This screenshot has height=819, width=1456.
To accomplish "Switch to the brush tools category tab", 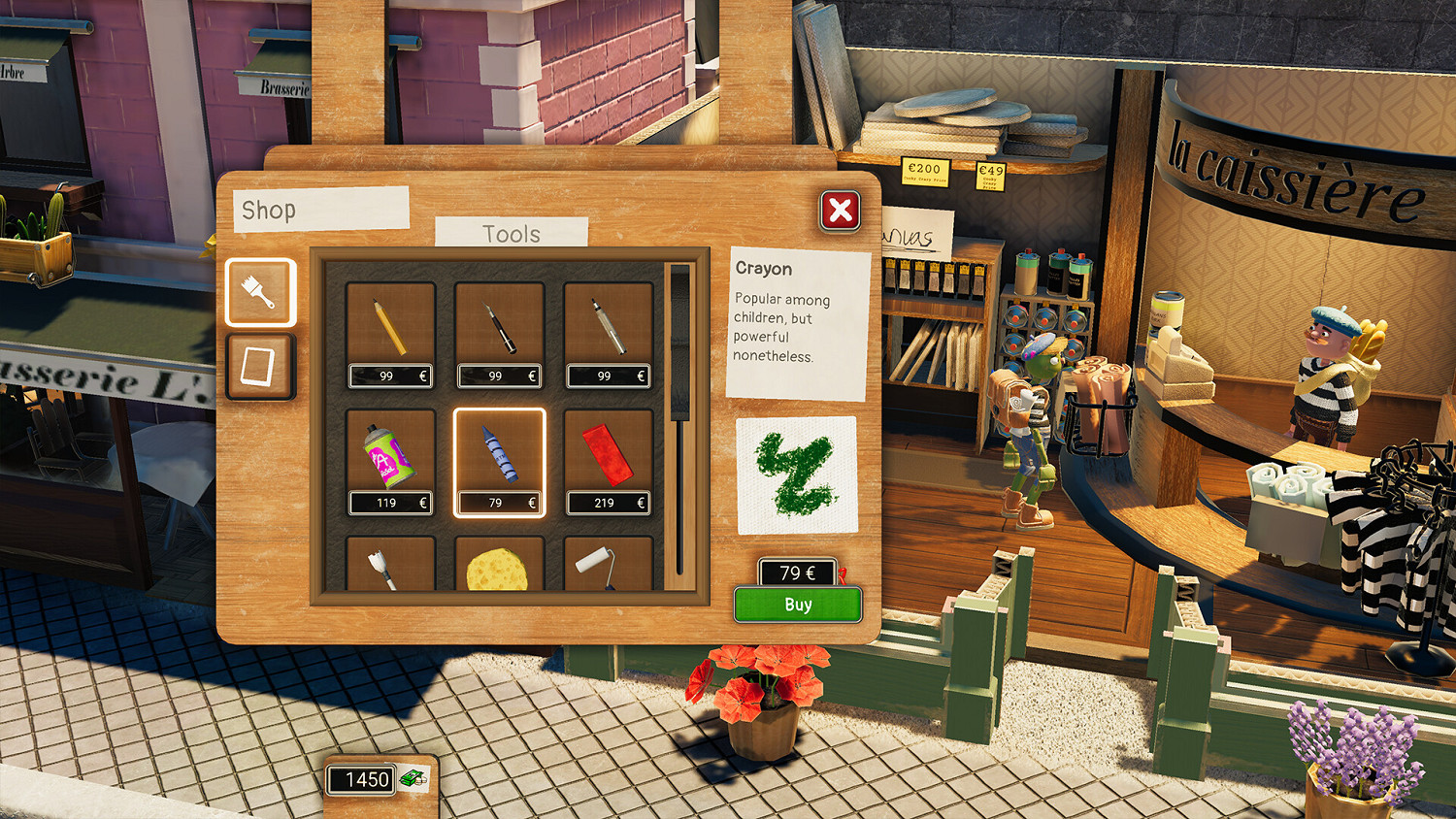I will tap(259, 292).
